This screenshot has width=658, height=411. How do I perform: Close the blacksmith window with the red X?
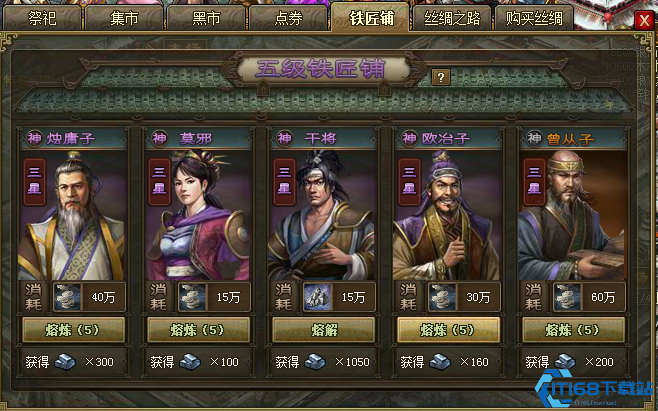643,19
